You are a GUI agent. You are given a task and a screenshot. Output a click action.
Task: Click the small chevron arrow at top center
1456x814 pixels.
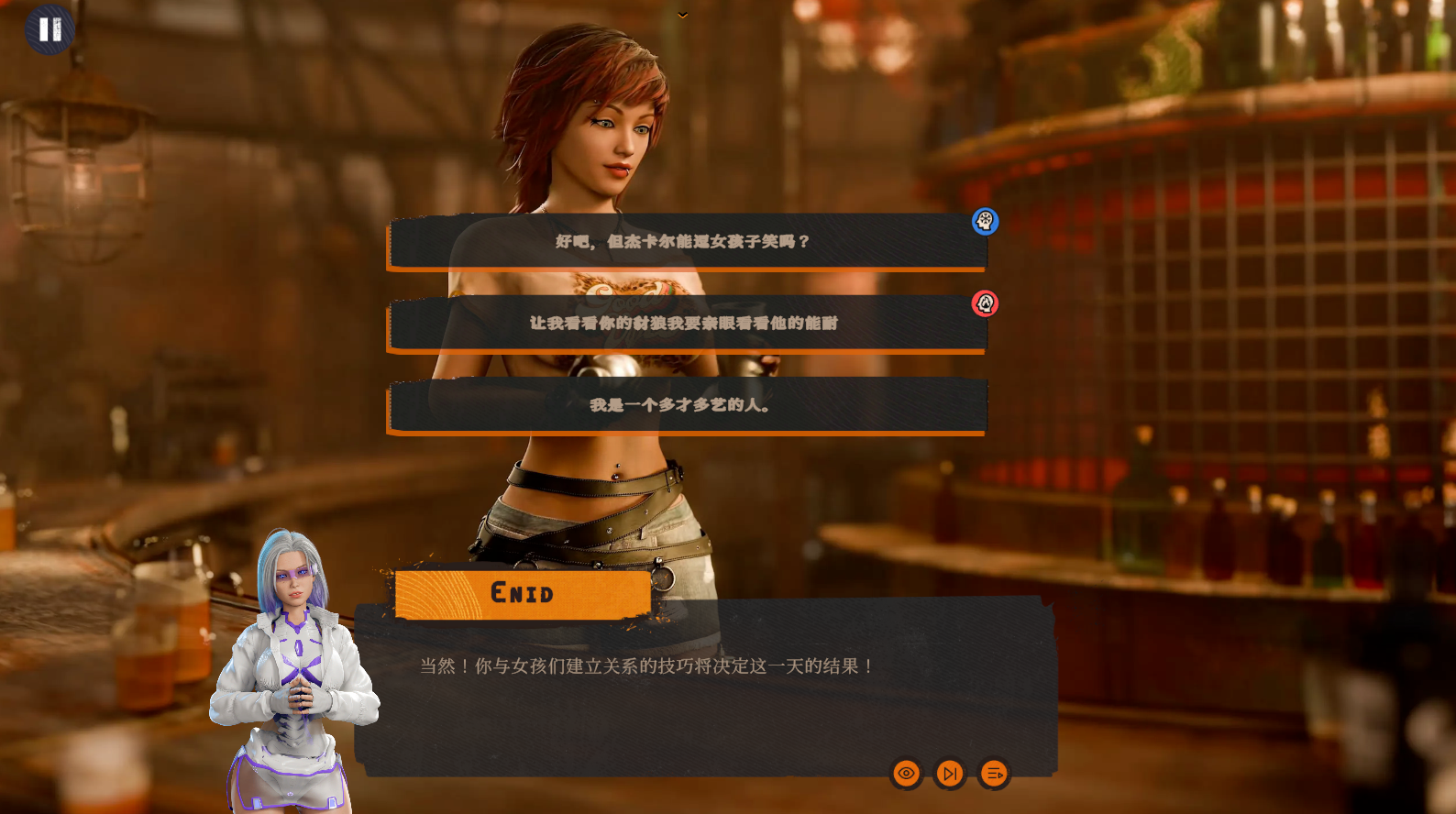tap(683, 15)
